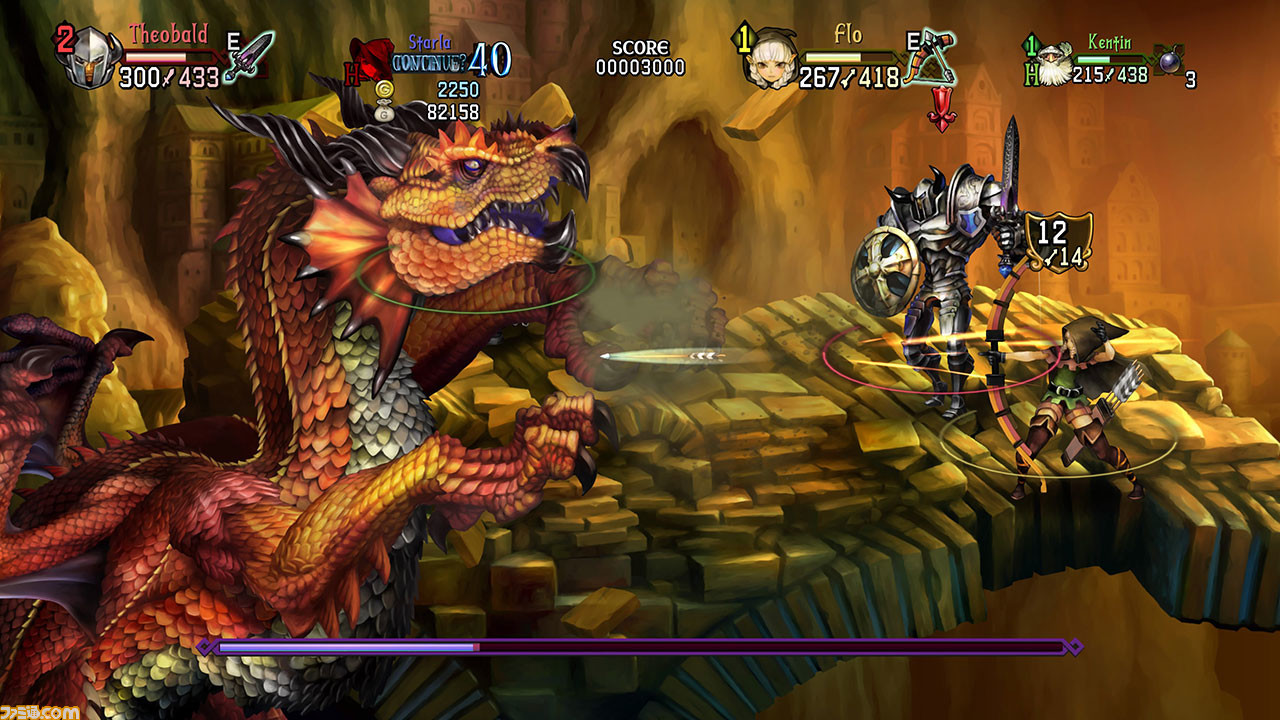
Task: Click the red fleur-de-lis marker under Flo's bow
Action: click(940, 109)
